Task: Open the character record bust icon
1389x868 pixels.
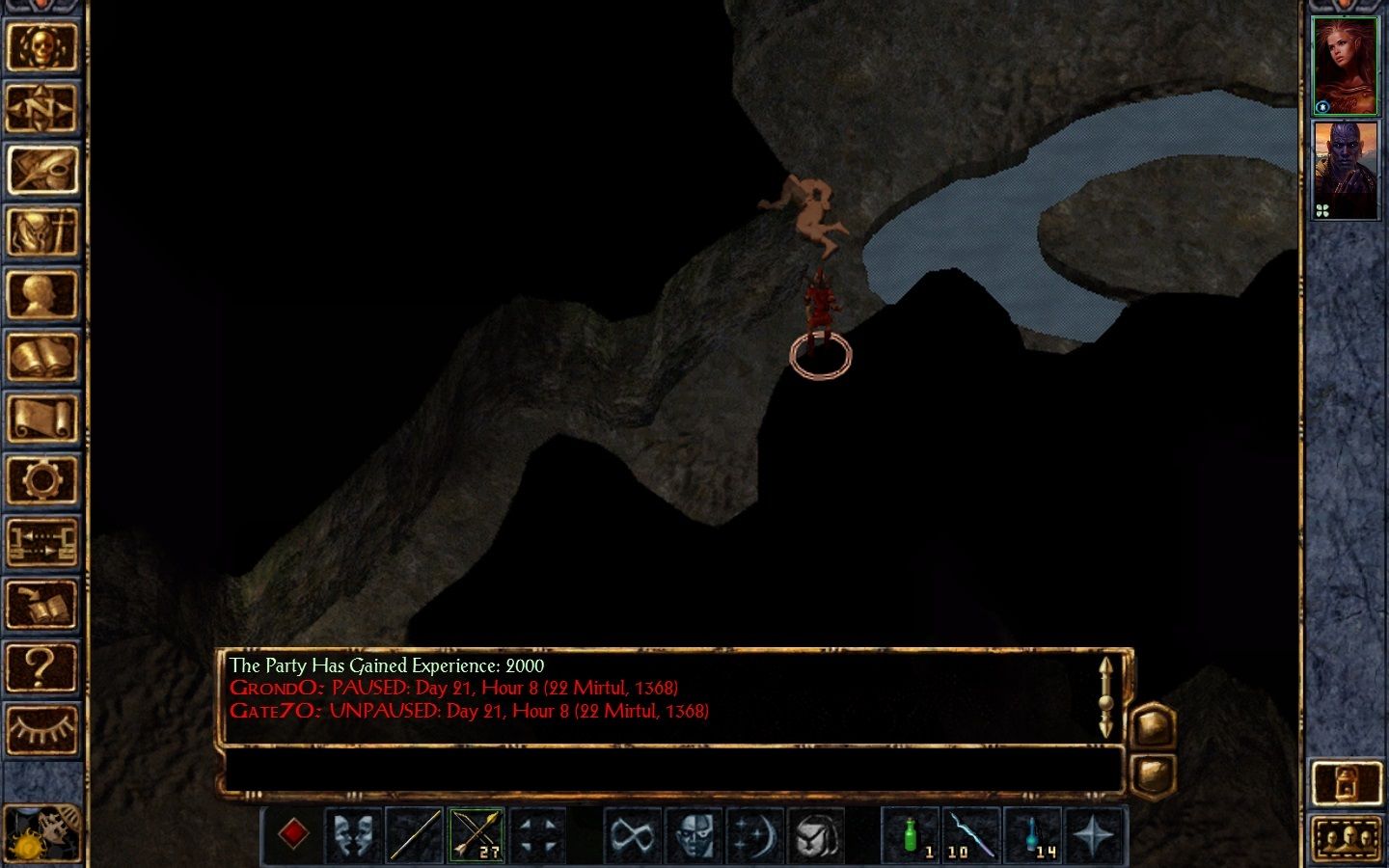Action: pyautogui.click(x=42, y=293)
